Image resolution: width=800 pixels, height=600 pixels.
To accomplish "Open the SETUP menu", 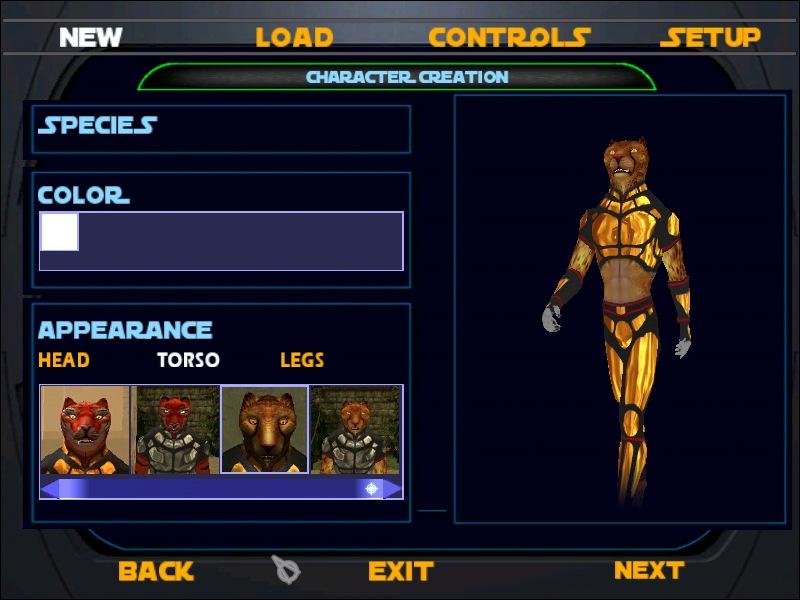I will 710,38.
